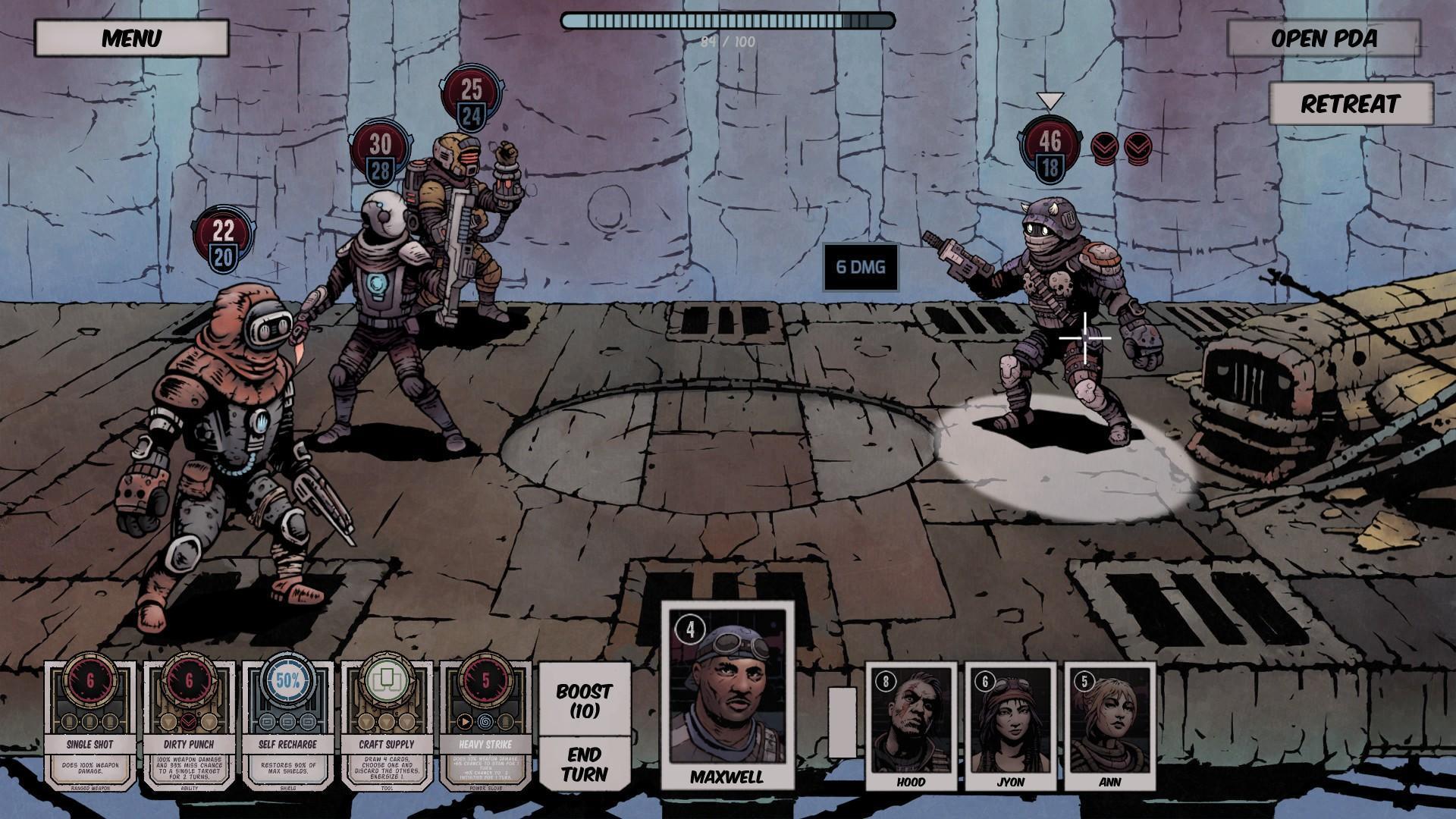The height and width of the screenshot is (819, 1456).
Task: Select Maxwell's character portrait
Action: coord(728,694)
